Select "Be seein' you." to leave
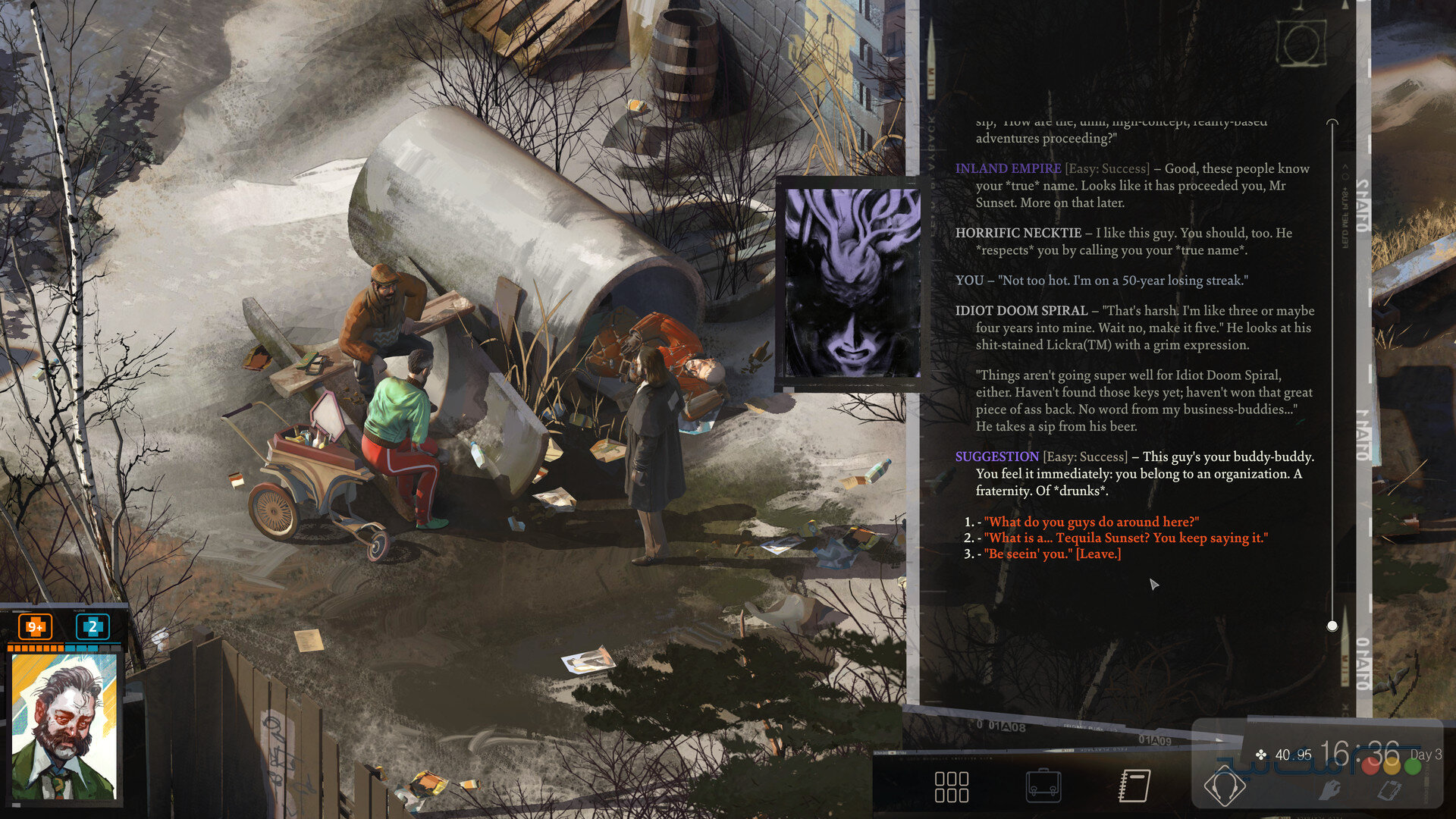1456x819 pixels. coord(1053,554)
